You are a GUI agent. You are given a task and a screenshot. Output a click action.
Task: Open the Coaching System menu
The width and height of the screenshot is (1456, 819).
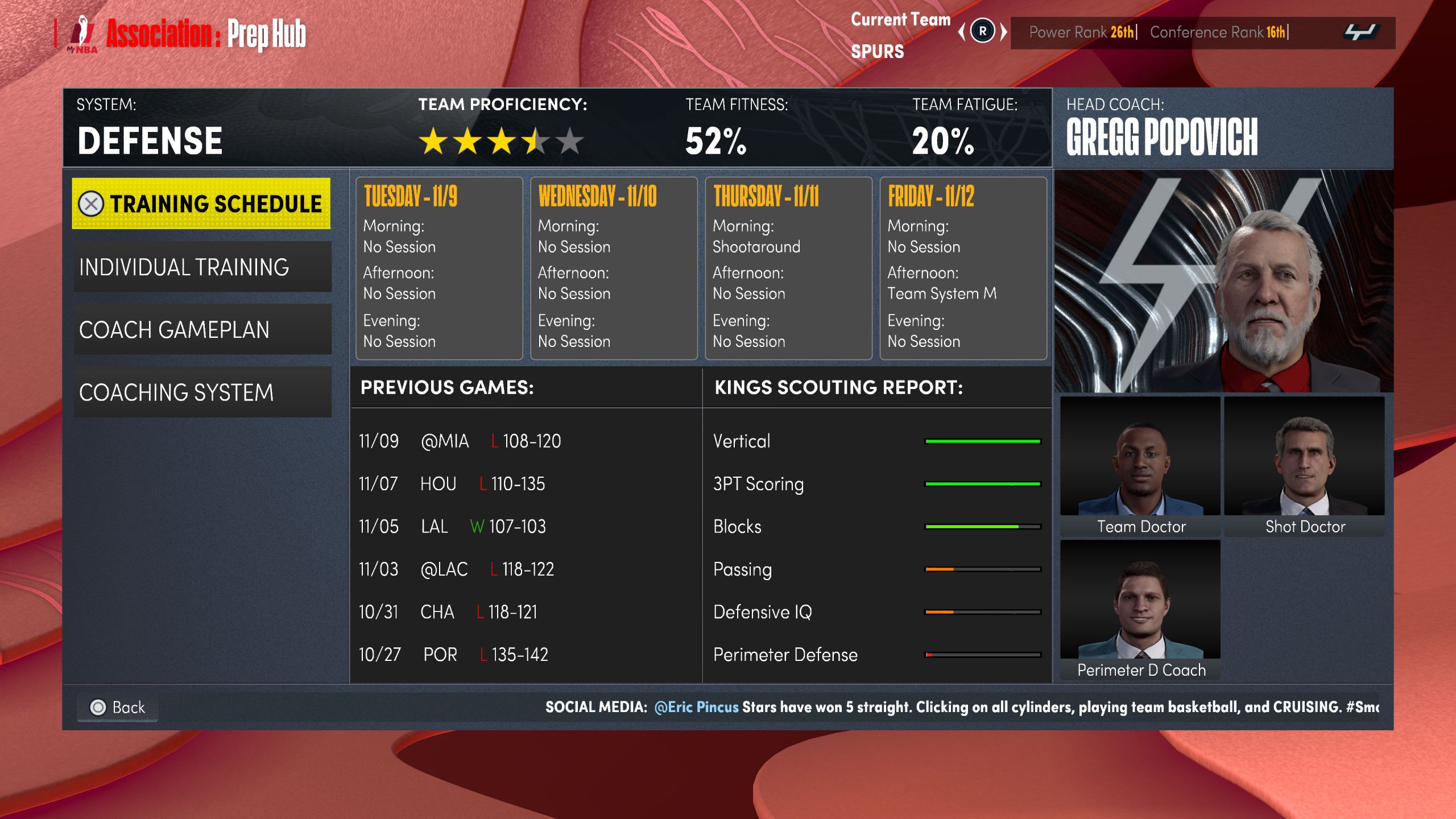(202, 392)
